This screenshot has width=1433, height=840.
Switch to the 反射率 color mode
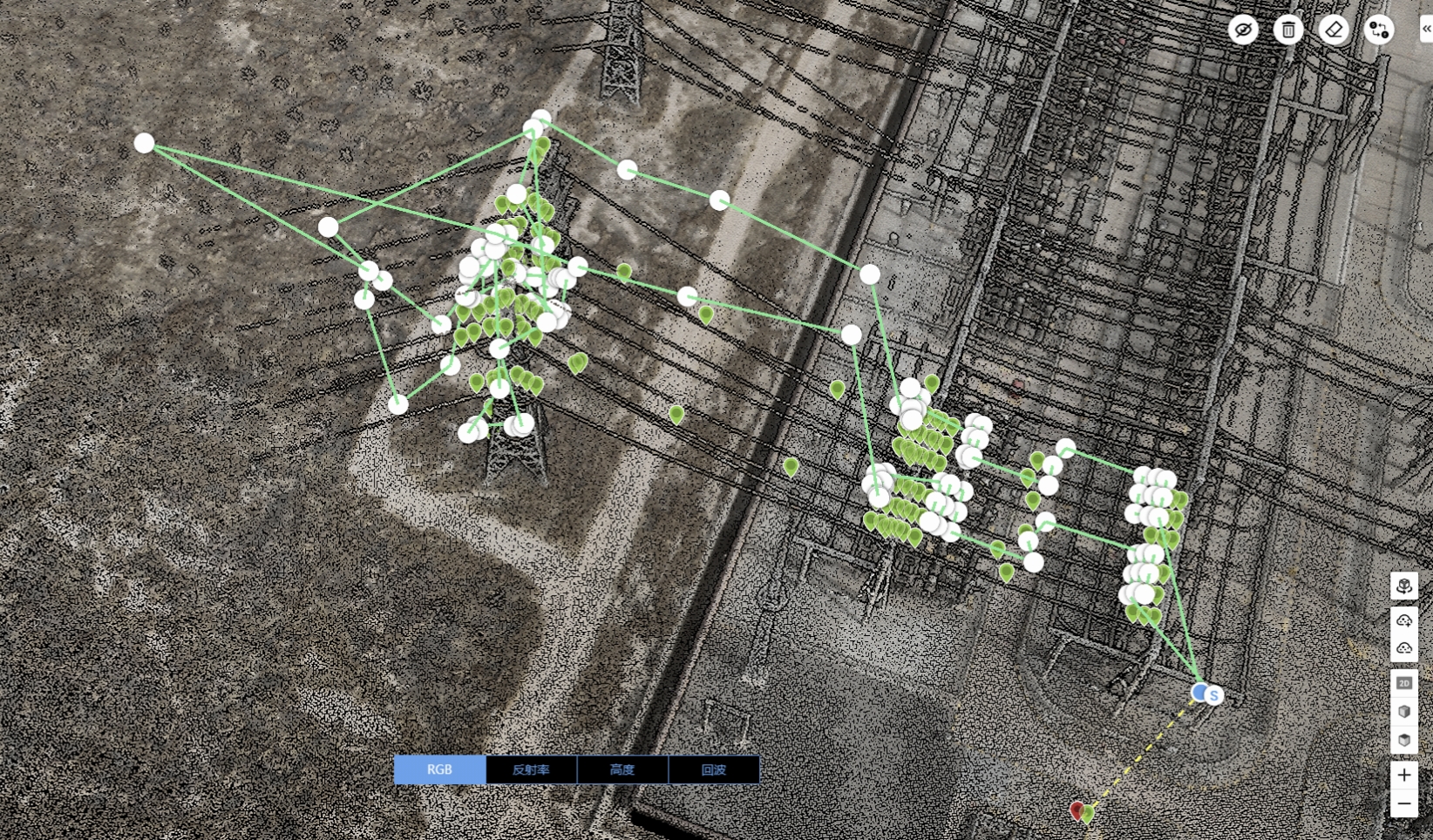[531, 769]
